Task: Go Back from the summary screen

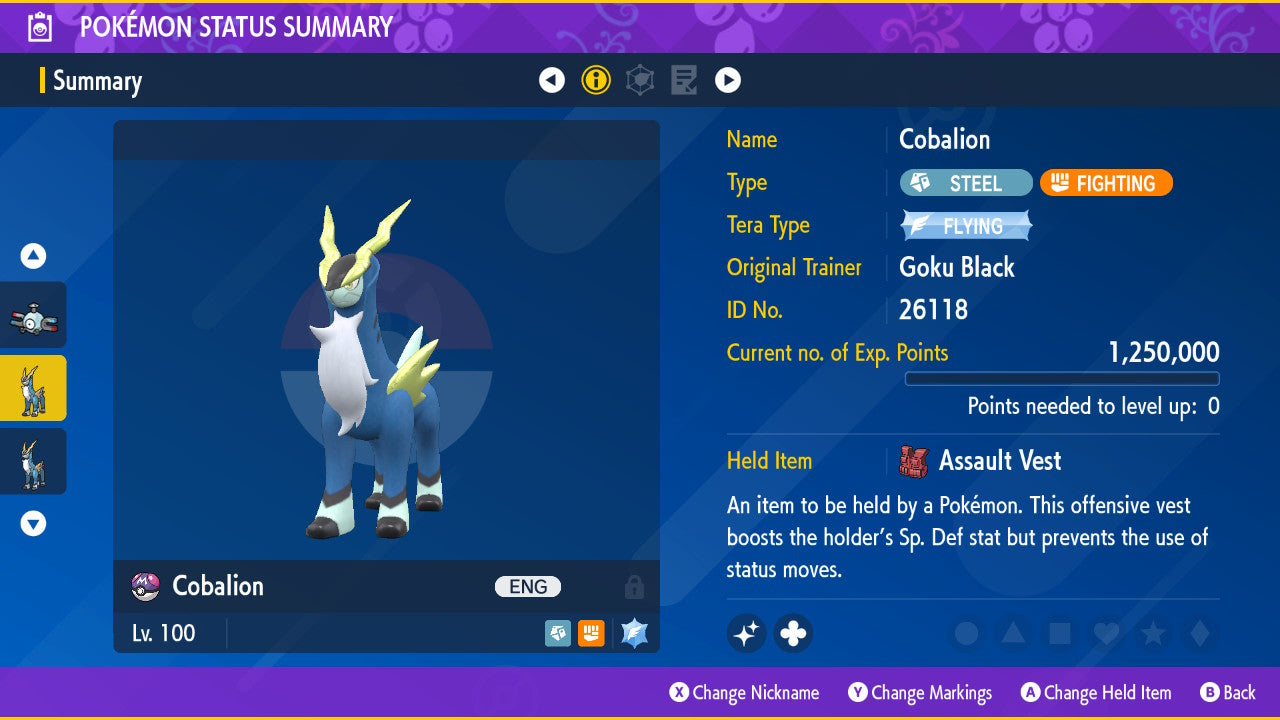Action: tap(1227, 692)
